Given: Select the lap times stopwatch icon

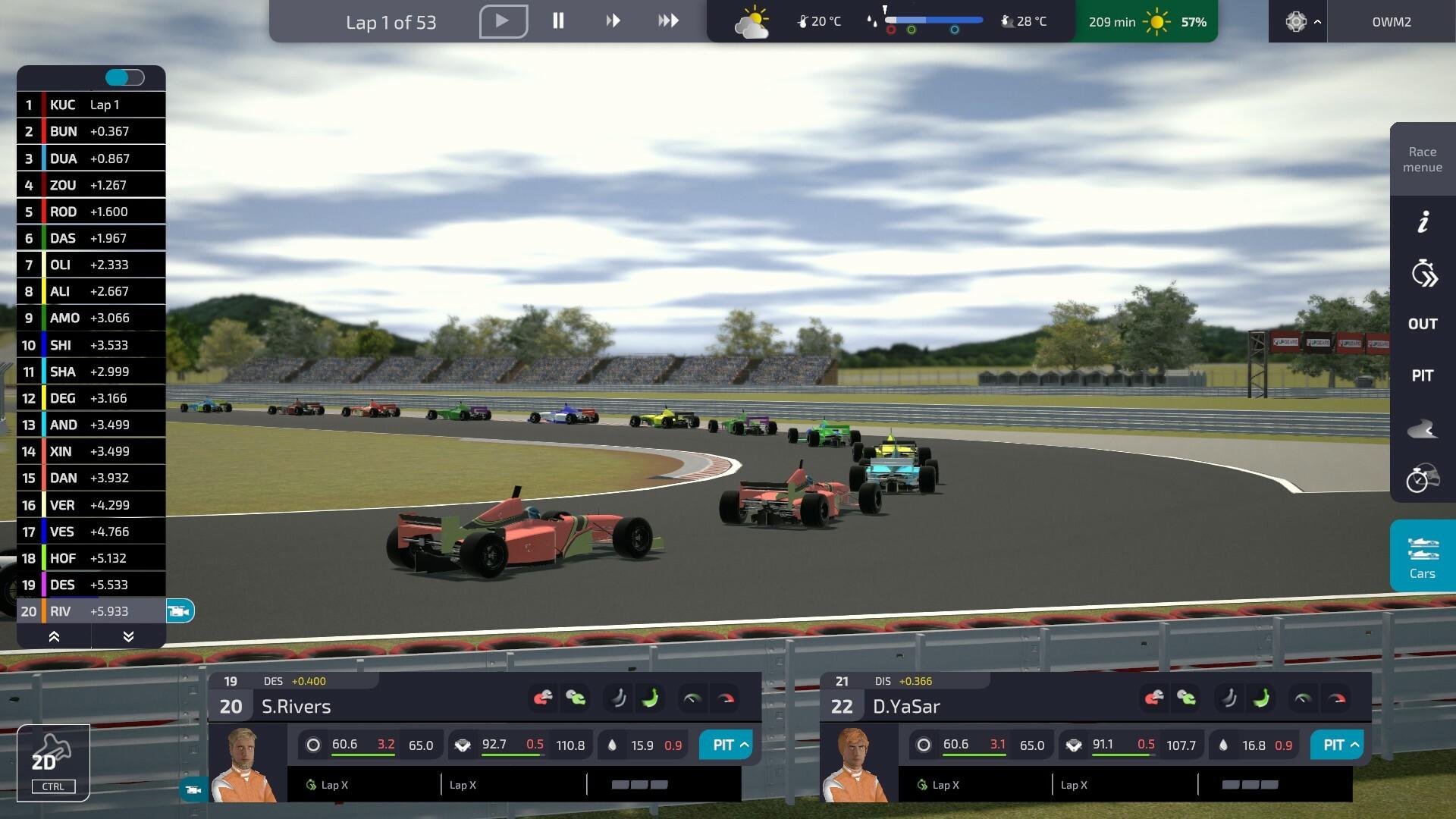Looking at the screenshot, I should pos(1423,273).
